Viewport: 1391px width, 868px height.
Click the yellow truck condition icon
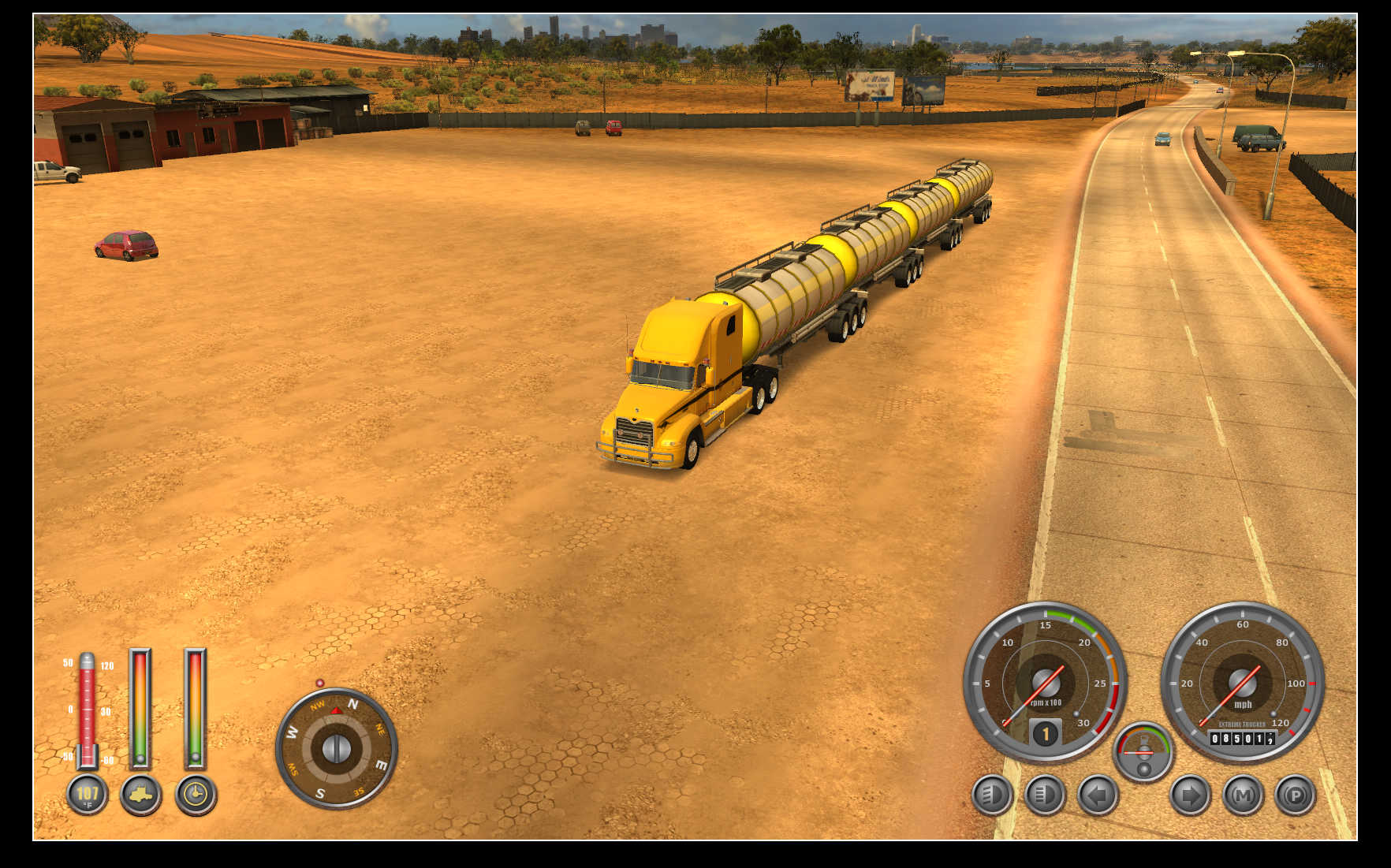pos(140,794)
